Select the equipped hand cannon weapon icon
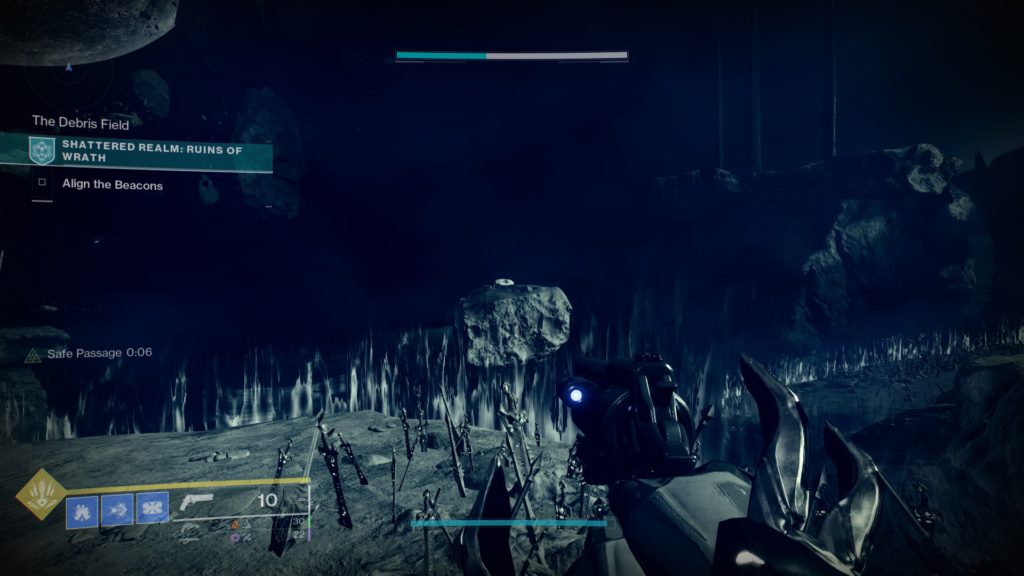 [198, 503]
